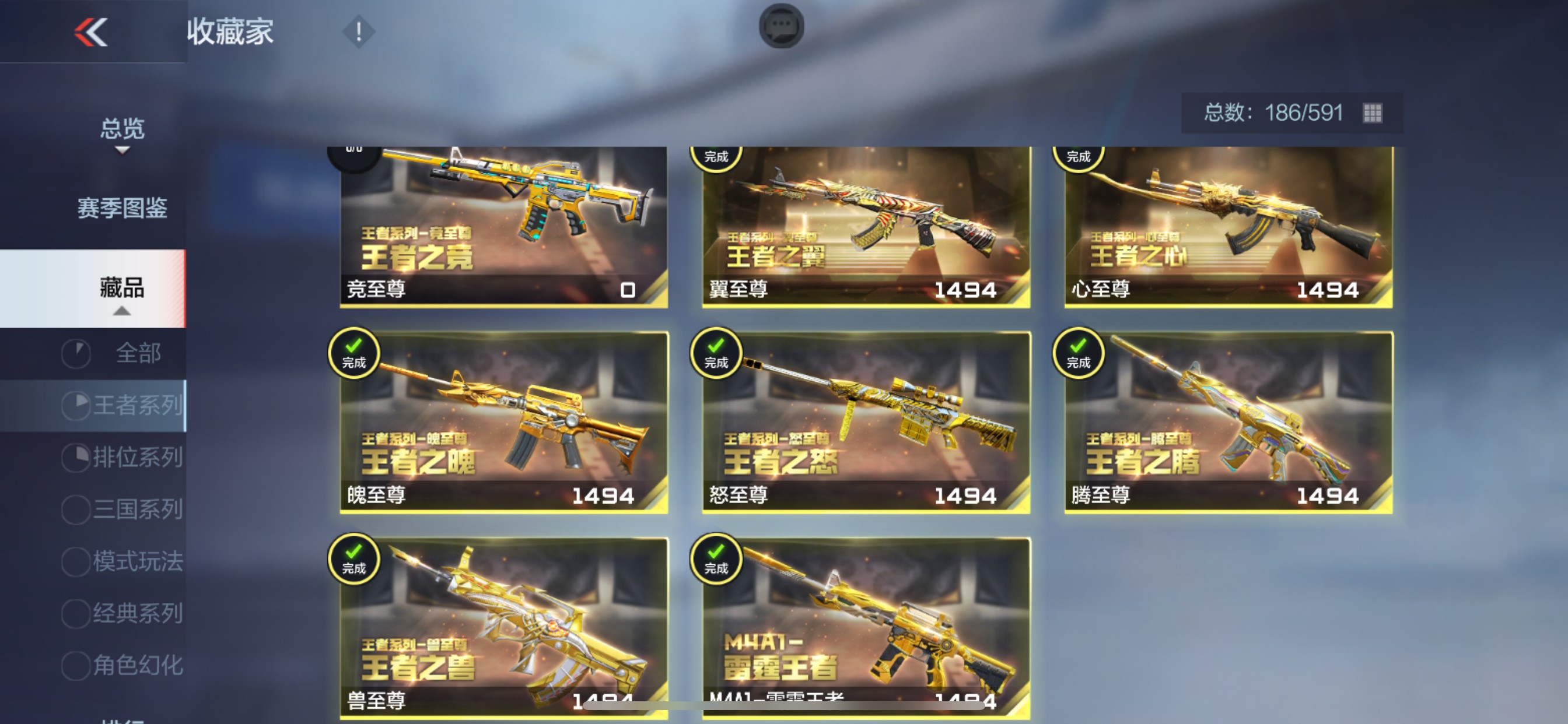1568x724 pixels.
Task: Expand the 模式玩法 category
Action: tap(76, 563)
